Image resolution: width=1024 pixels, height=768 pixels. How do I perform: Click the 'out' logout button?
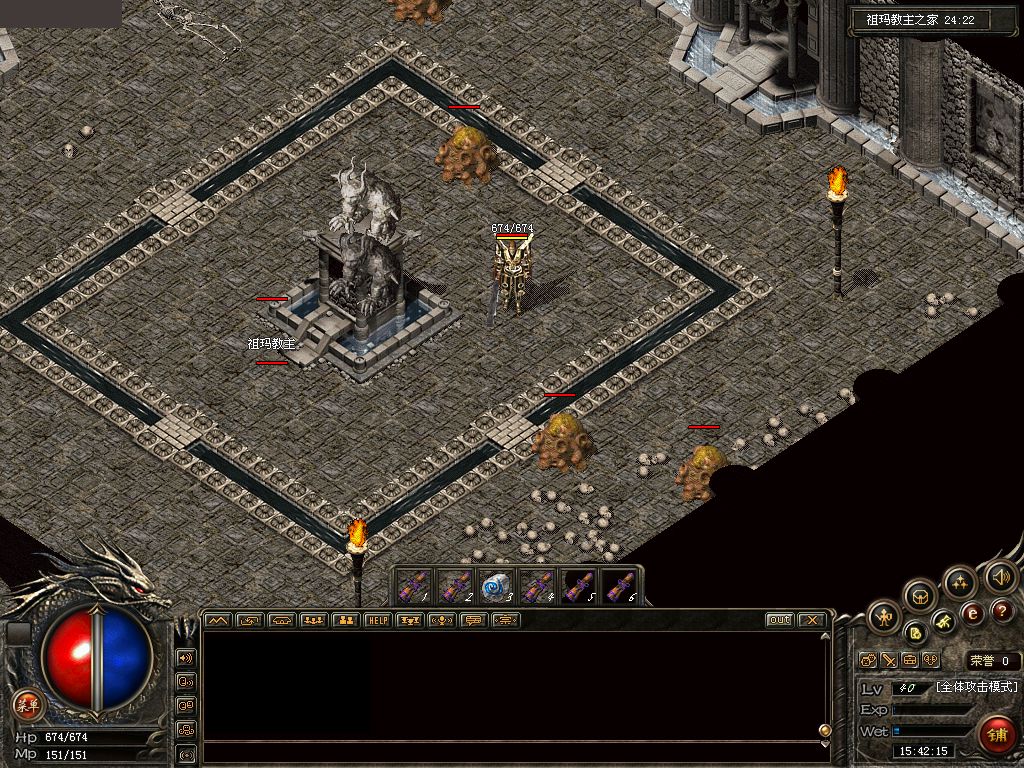pos(780,621)
